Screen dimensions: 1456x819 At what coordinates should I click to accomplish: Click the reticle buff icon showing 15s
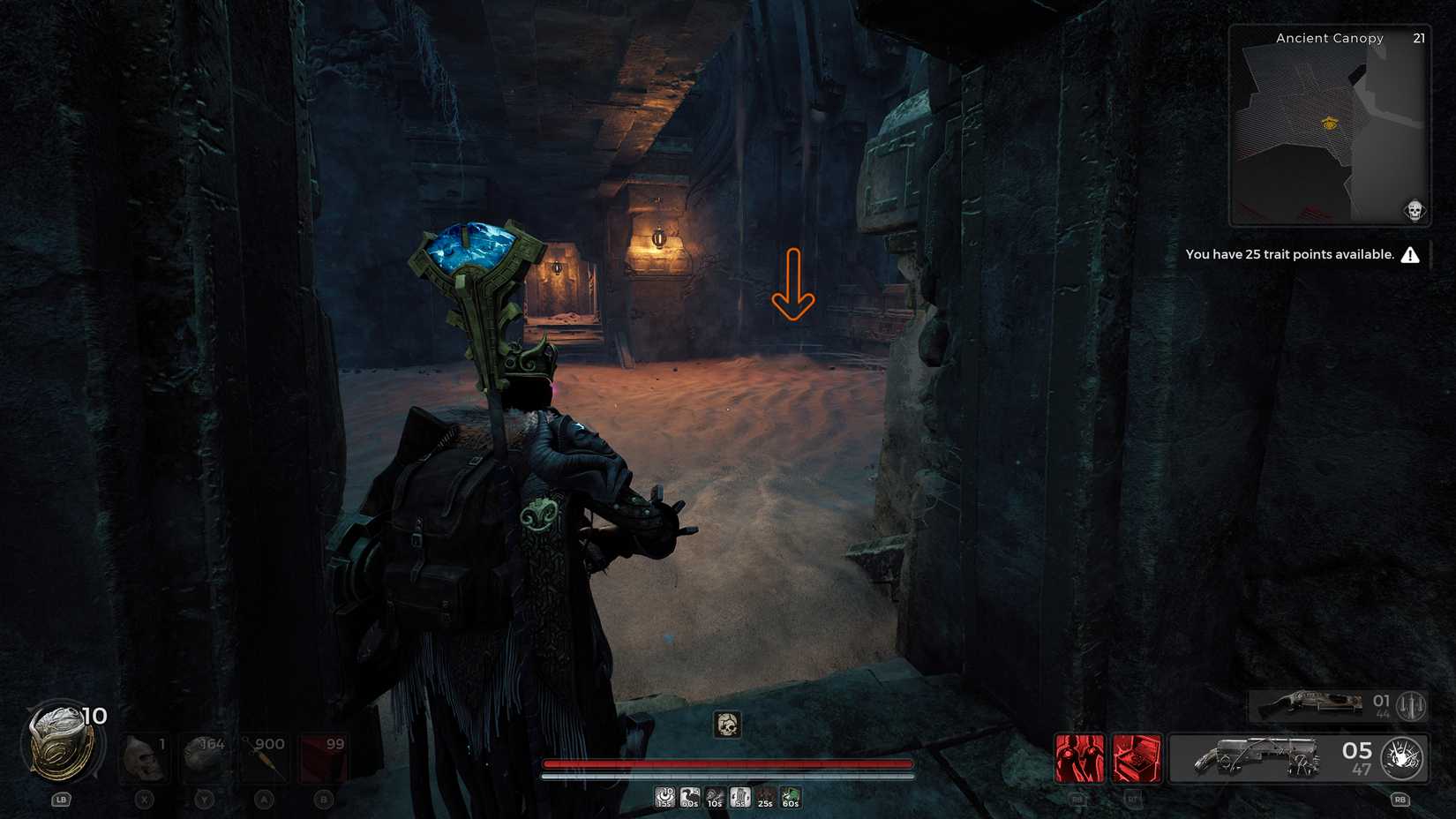pos(666,796)
